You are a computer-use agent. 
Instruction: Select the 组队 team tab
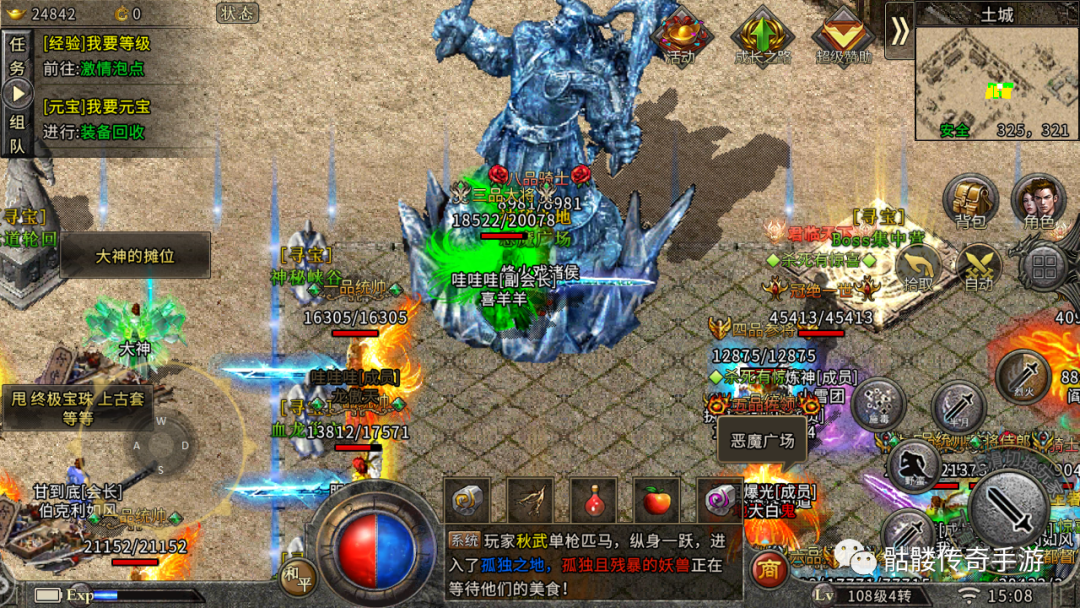(x=17, y=133)
